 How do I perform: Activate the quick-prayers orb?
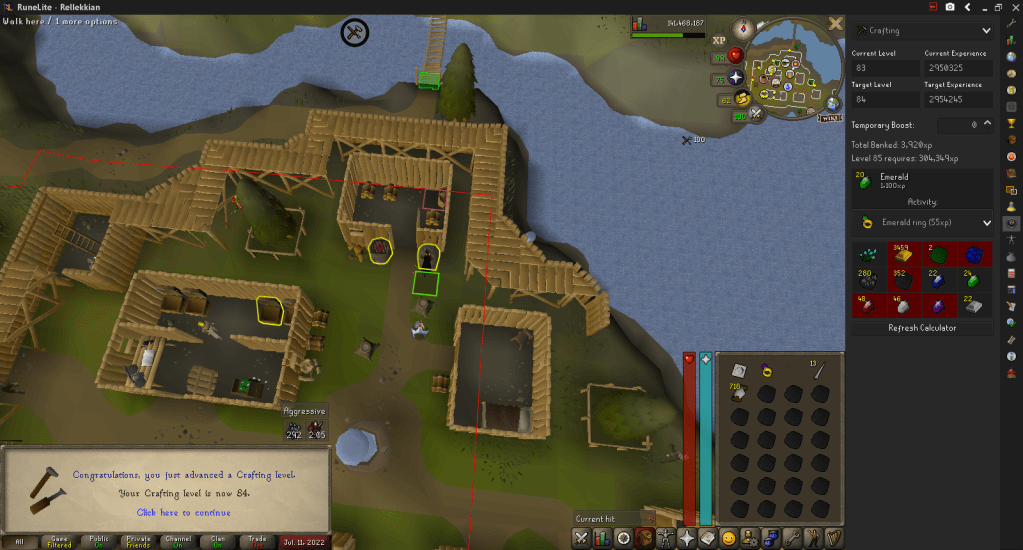pyautogui.click(x=737, y=78)
